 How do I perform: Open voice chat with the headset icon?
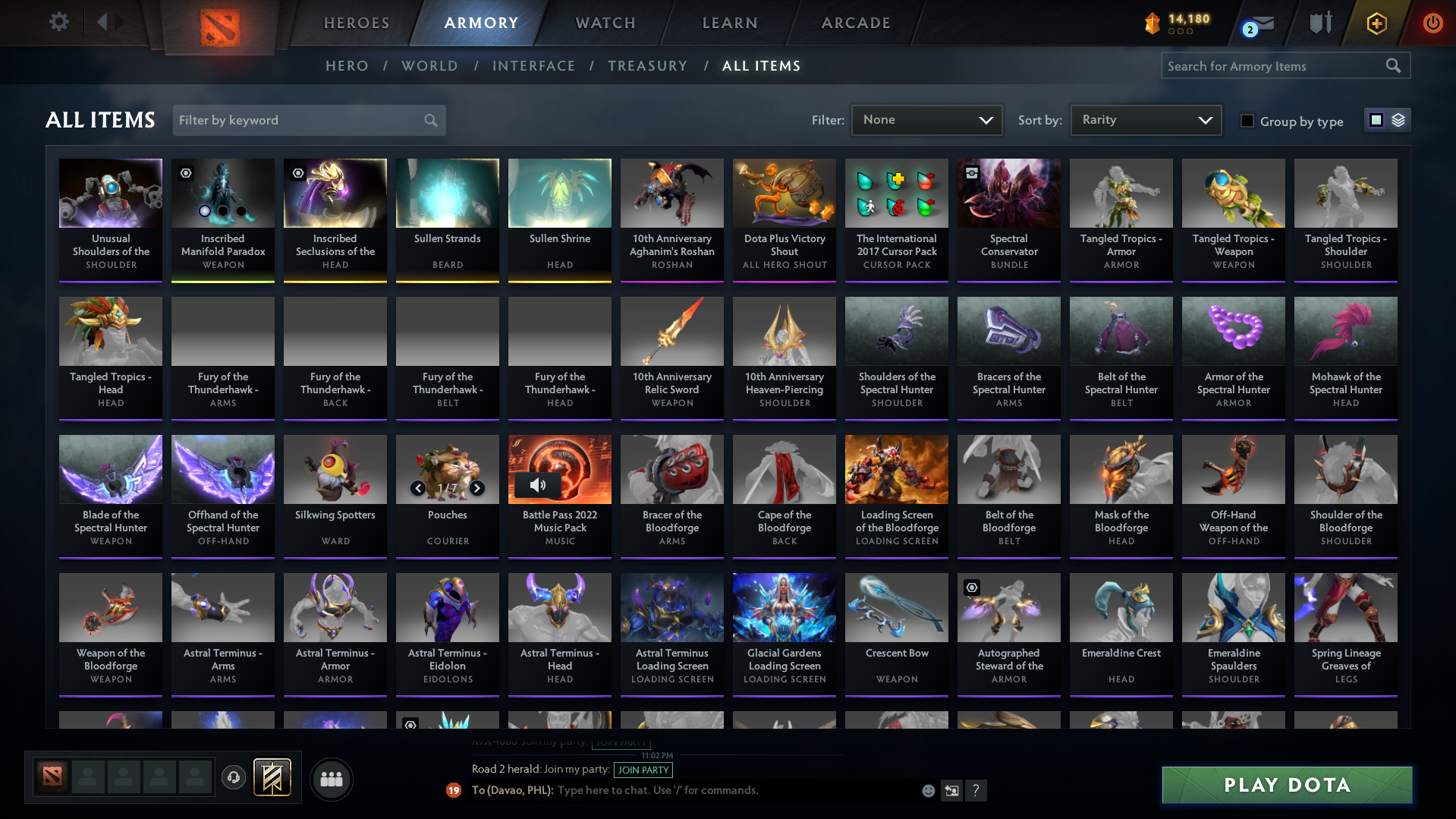(233, 778)
